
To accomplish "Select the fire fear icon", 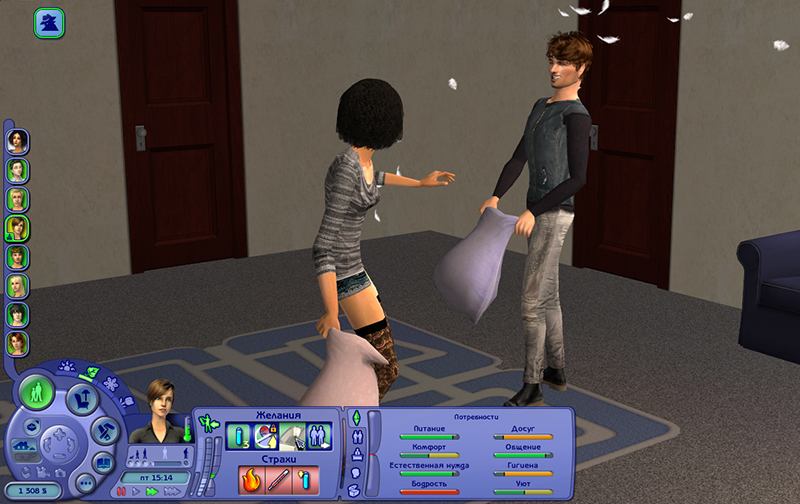I will tap(251, 480).
